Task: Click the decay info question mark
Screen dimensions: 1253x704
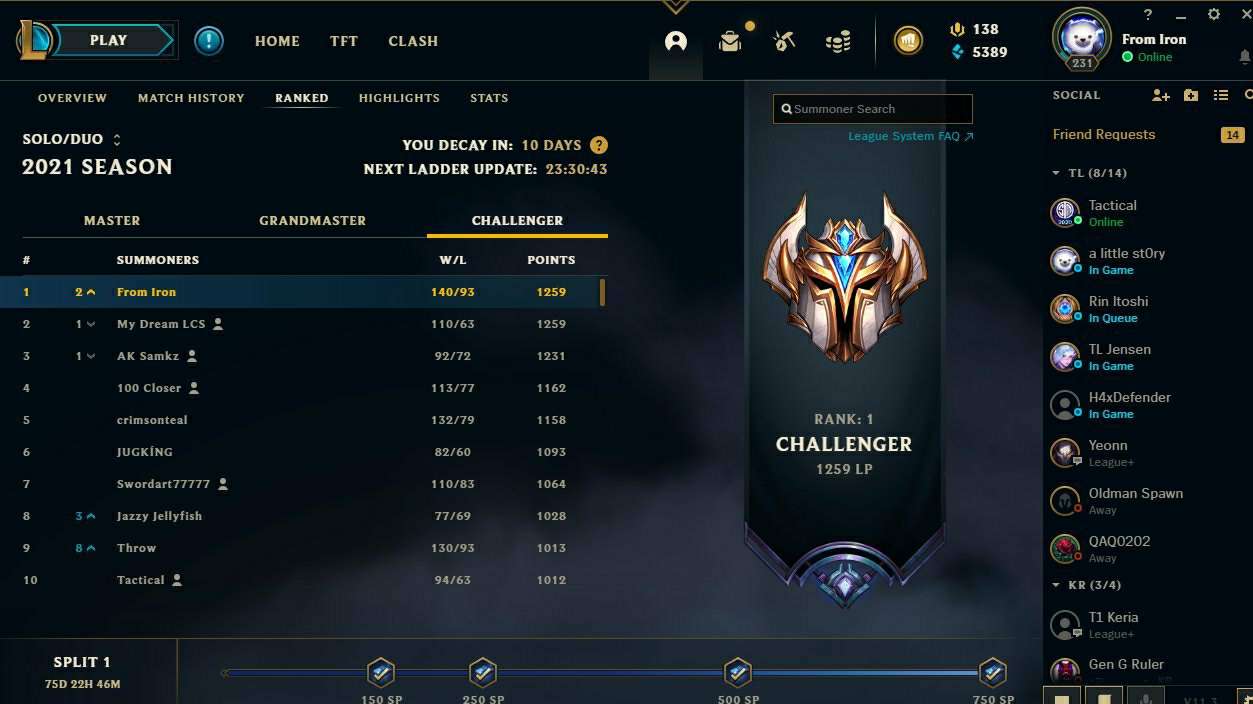Action: tap(599, 145)
